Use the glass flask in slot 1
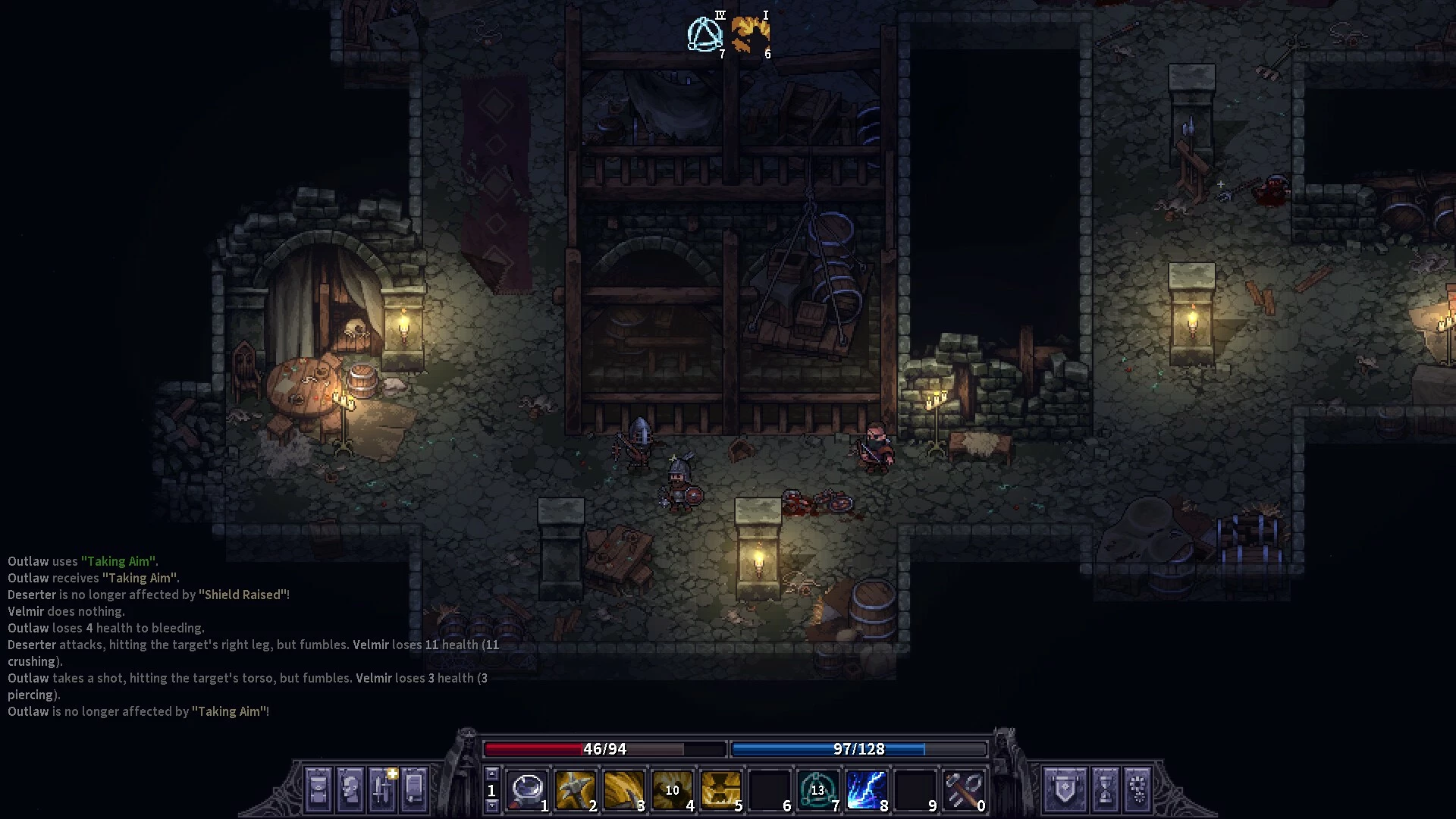This screenshot has width=1456, height=819. (x=527, y=790)
